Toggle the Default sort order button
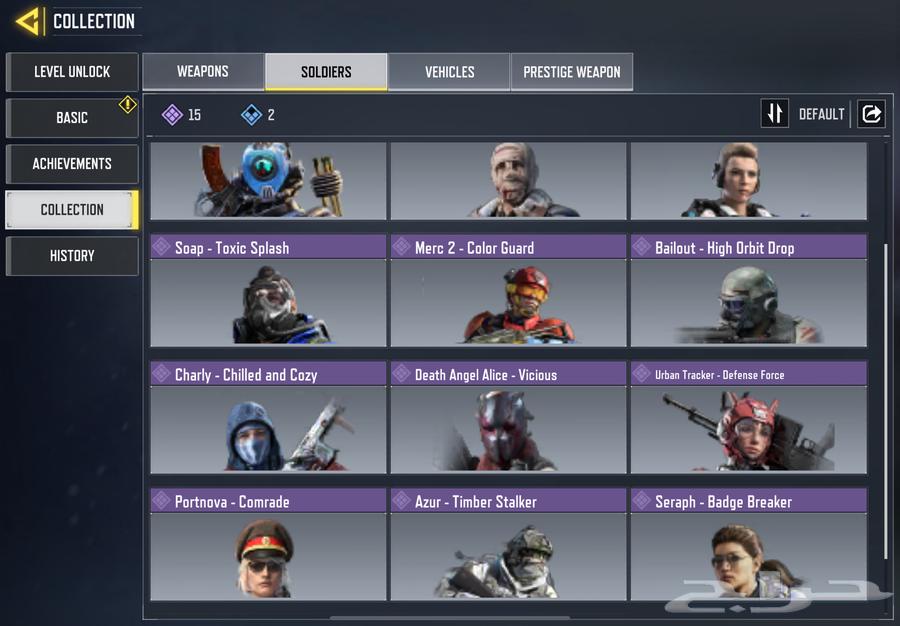This screenshot has height=626, width=900. click(x=775, y=114)
